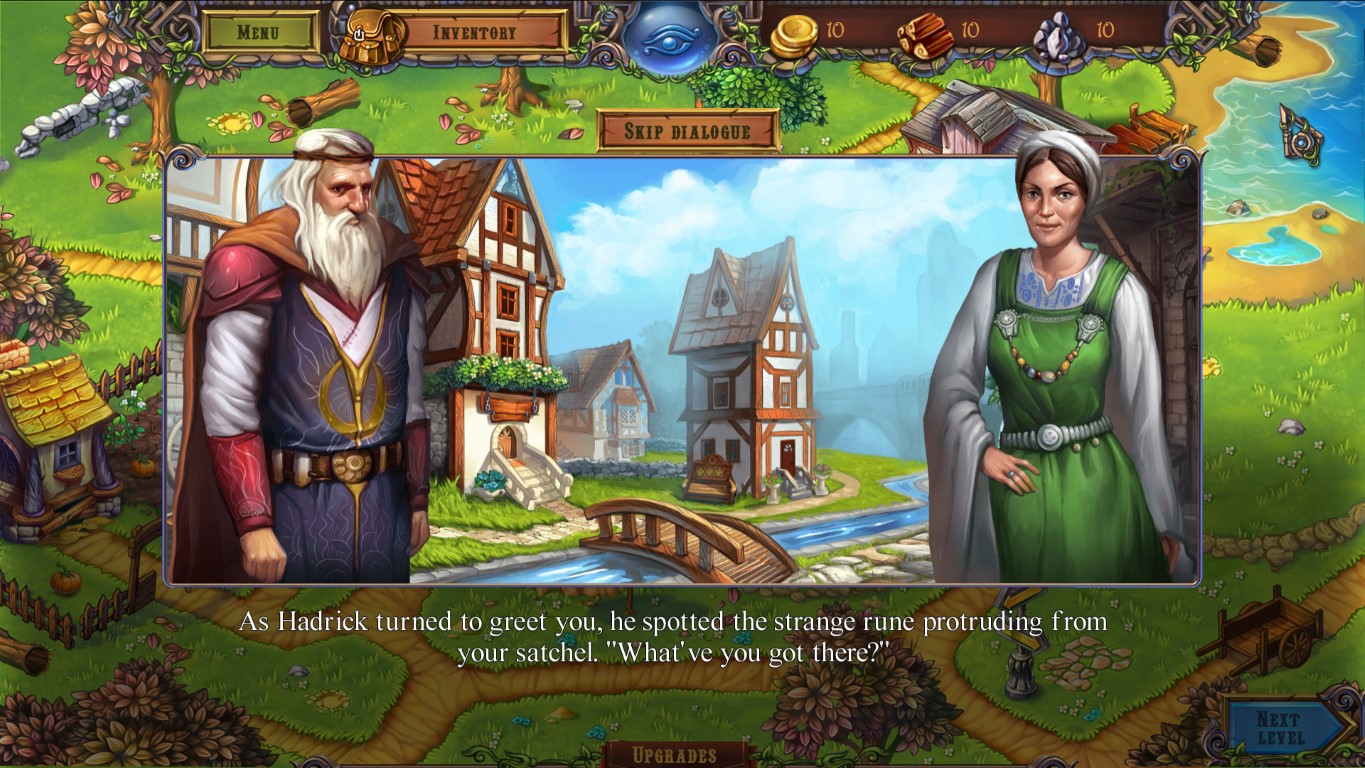This screenshot has height=768, width=1365.
Task: Click the gold coin count of 10
Action: point(836,32)
